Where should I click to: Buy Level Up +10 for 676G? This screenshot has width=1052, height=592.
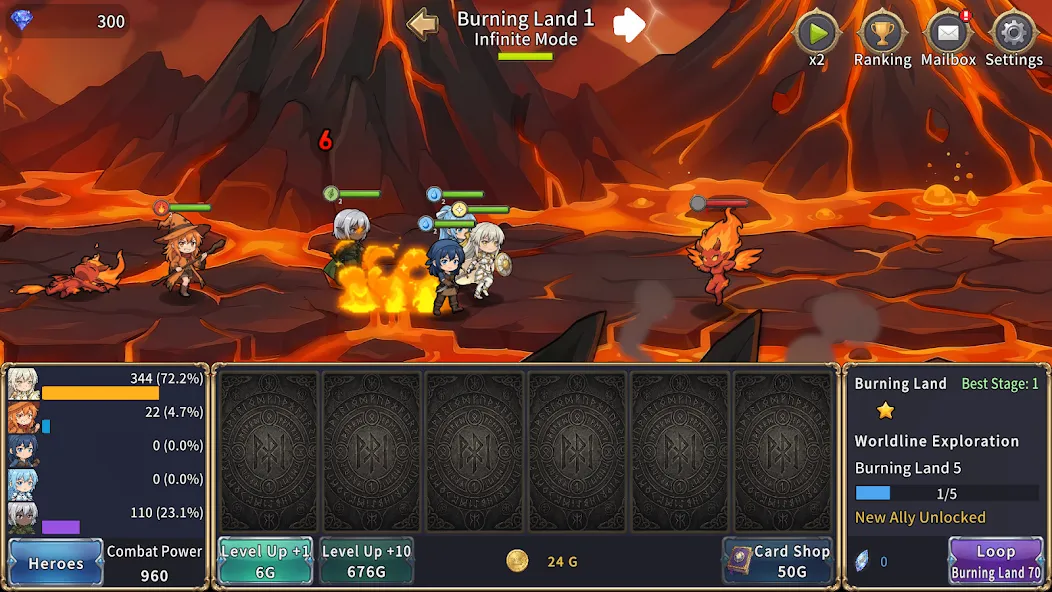(x=366, y=561)
